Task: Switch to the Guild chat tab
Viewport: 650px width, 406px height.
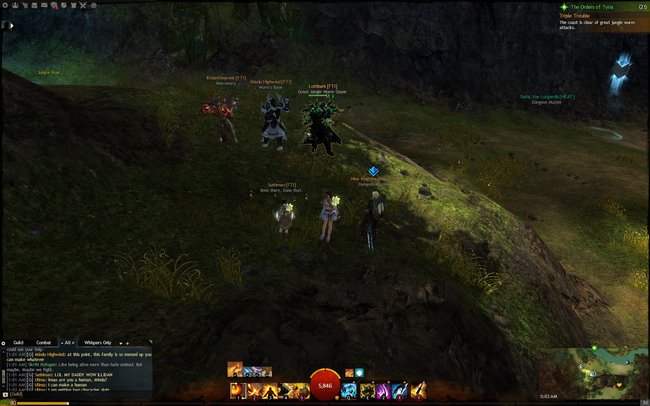Action: coord(18,342)
